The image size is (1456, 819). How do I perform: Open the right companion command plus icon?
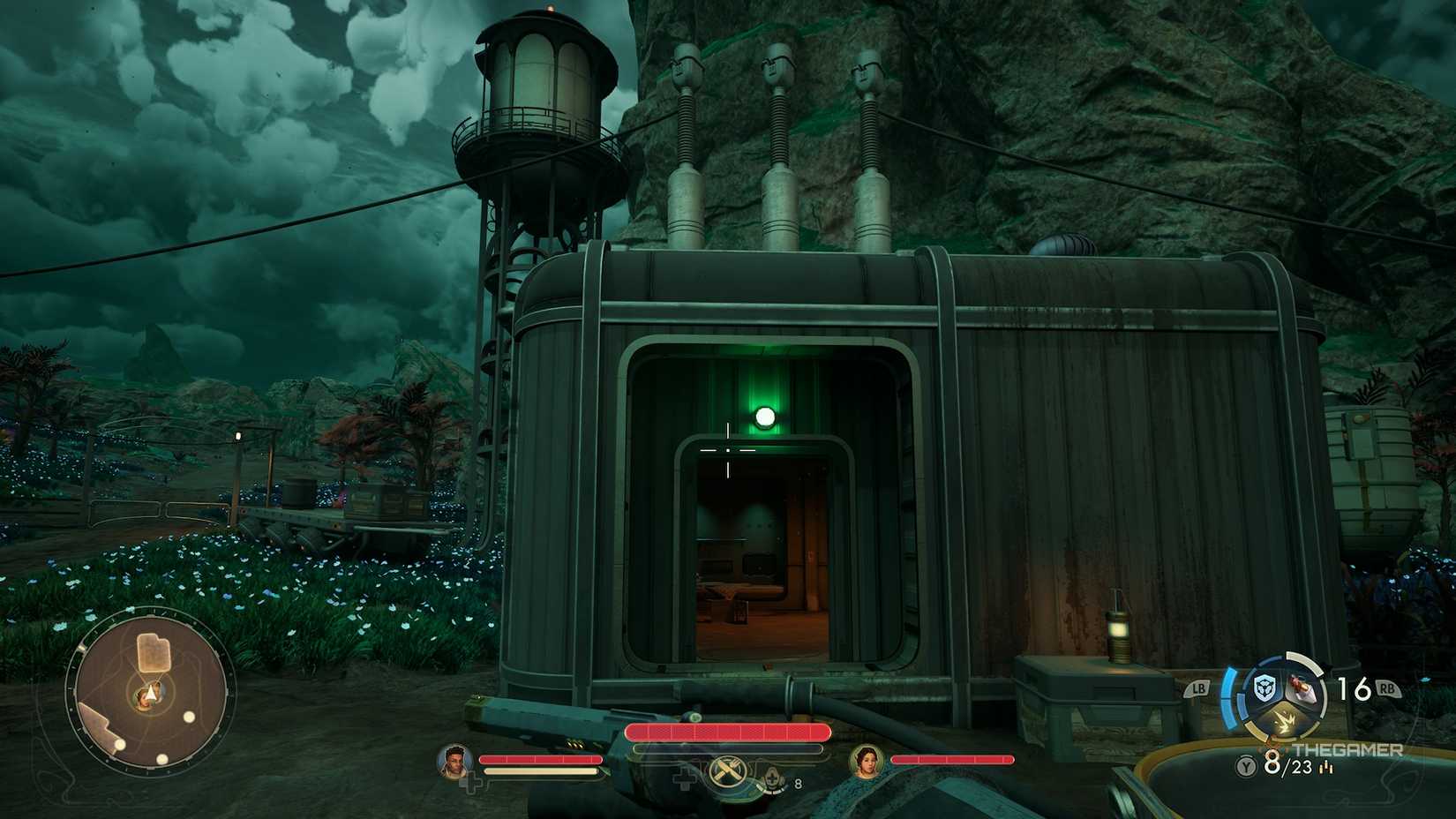[684, 778]
